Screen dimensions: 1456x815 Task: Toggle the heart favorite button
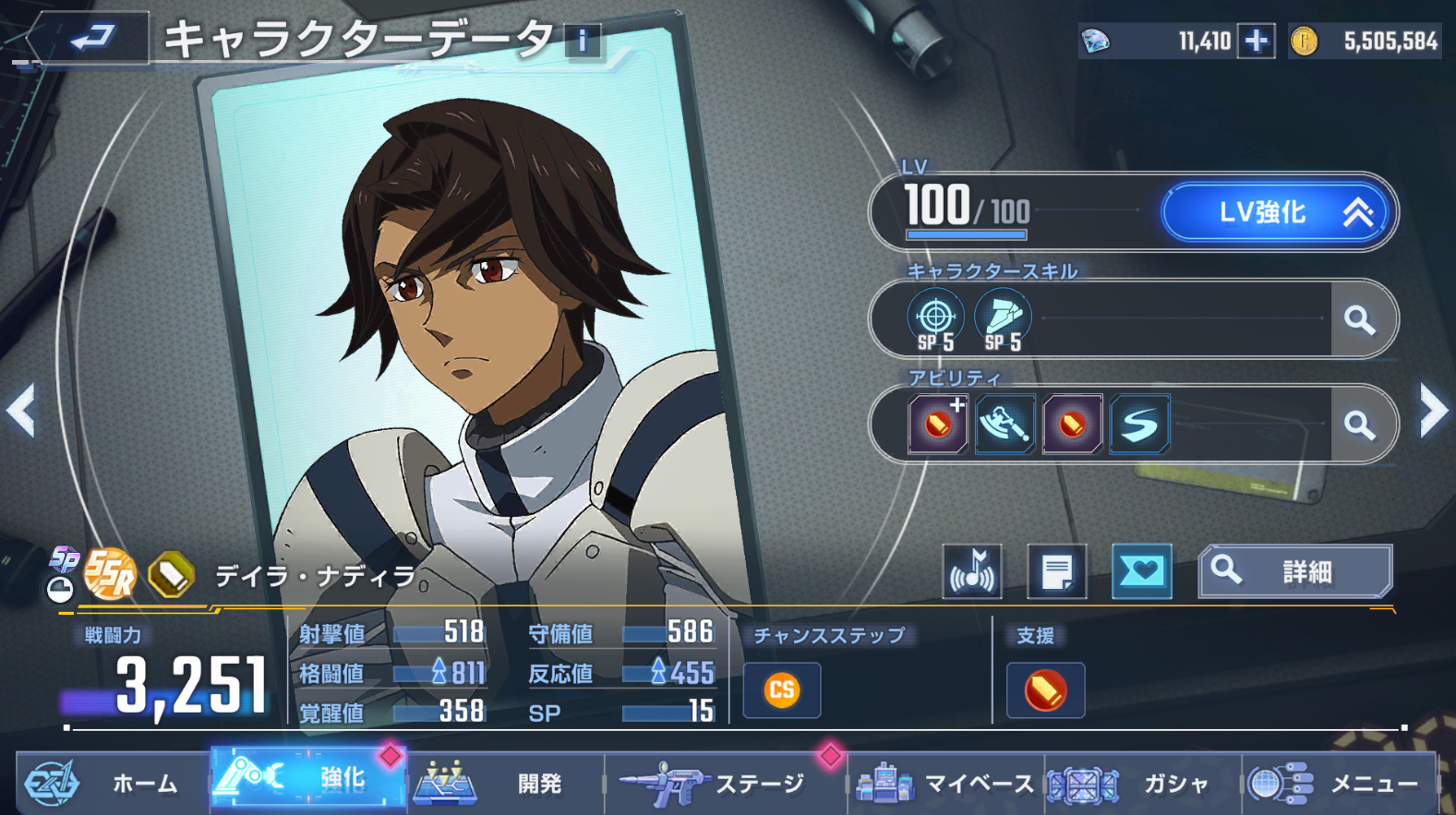point(1141,572)
